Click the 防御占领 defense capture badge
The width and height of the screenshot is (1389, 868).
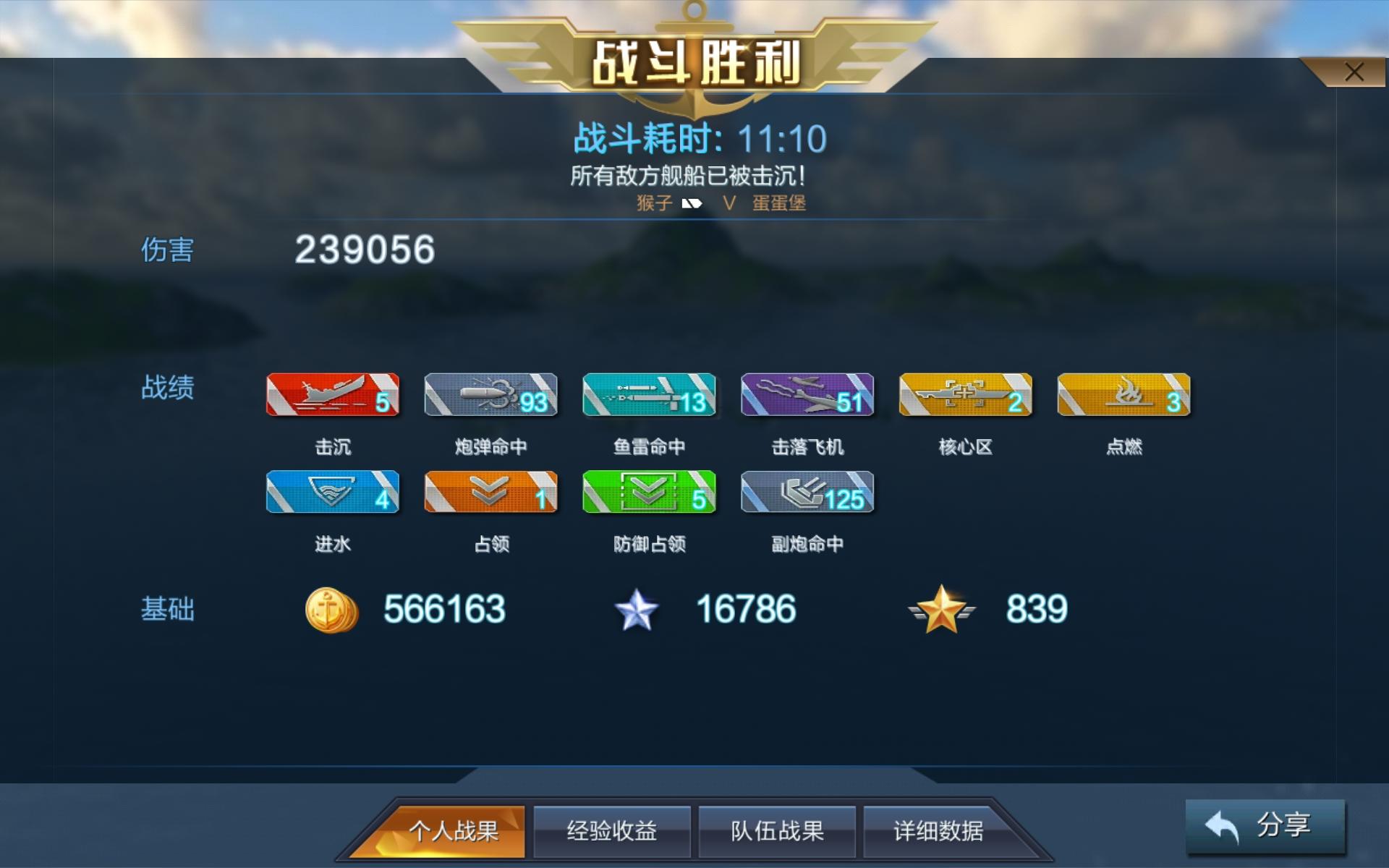[x=649, y=493]
